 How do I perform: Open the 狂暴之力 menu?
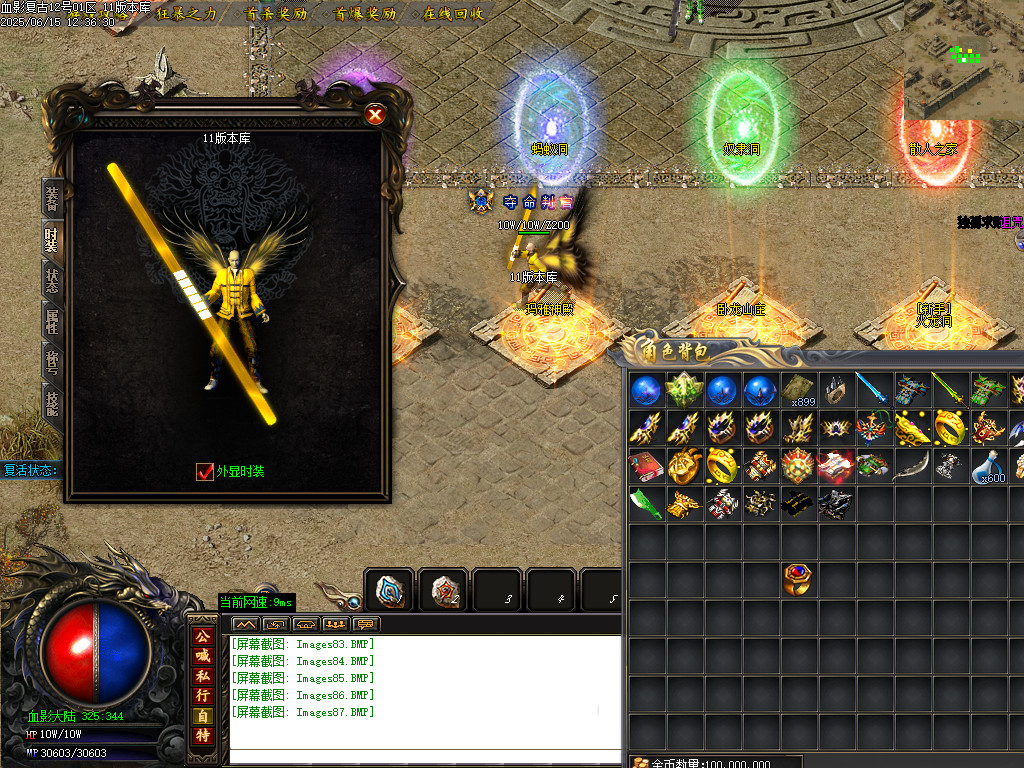point(187,14)
